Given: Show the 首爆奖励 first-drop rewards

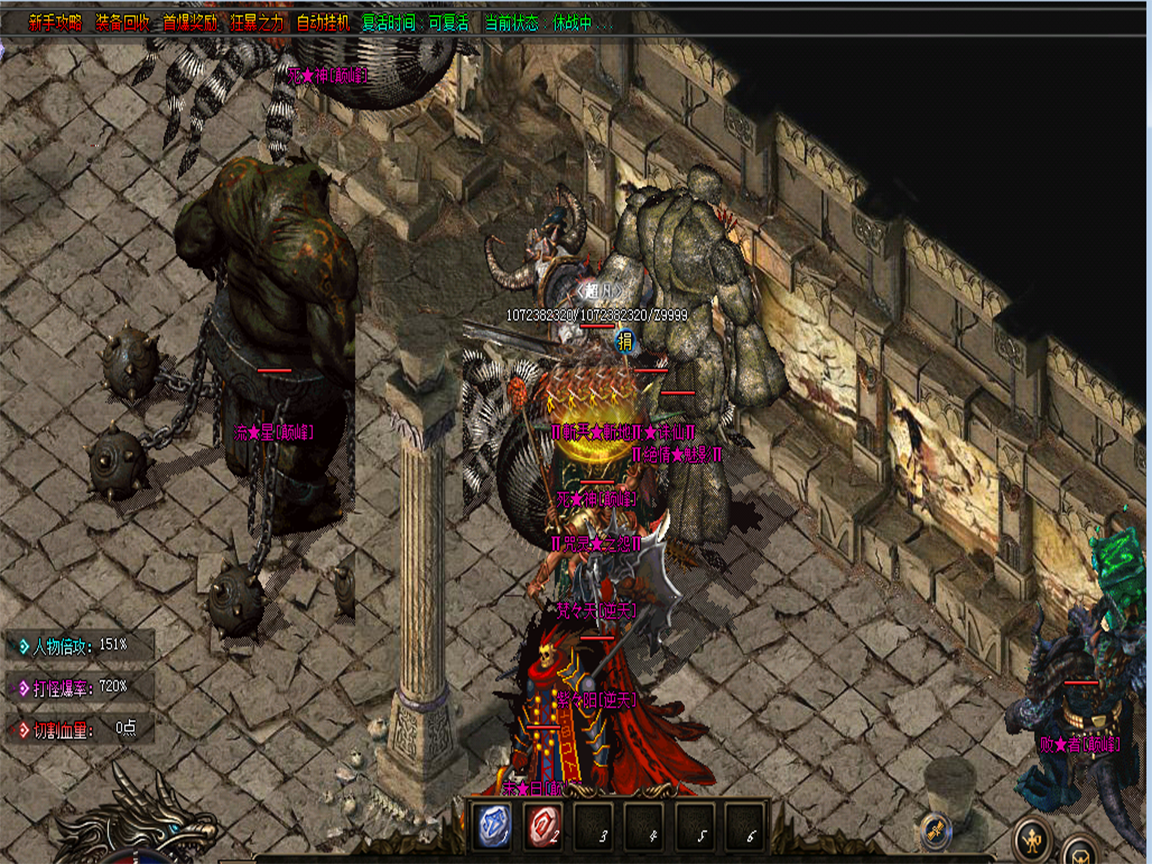Looking at the screenshot, I should click(190, 23).
